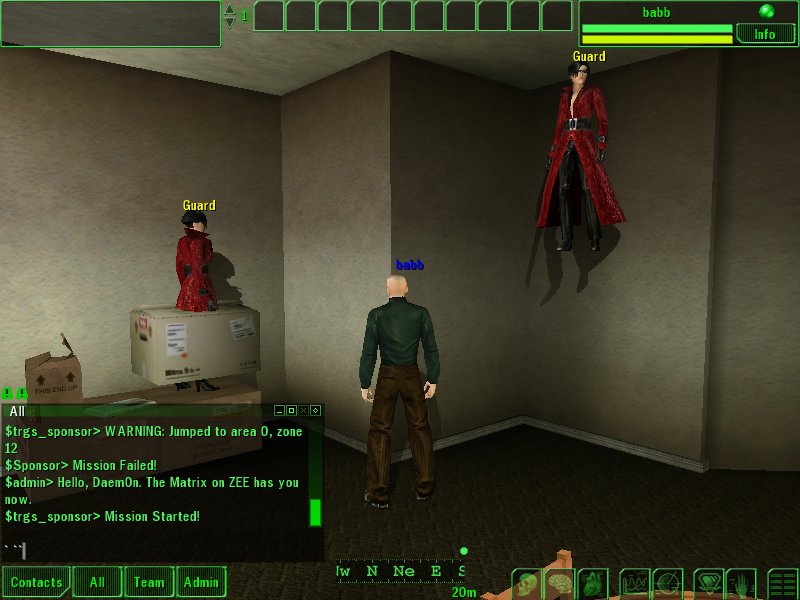Screen dimensions: 800x600
Task: Switch to the Team chat channel
Action: [x=149, y=582]
